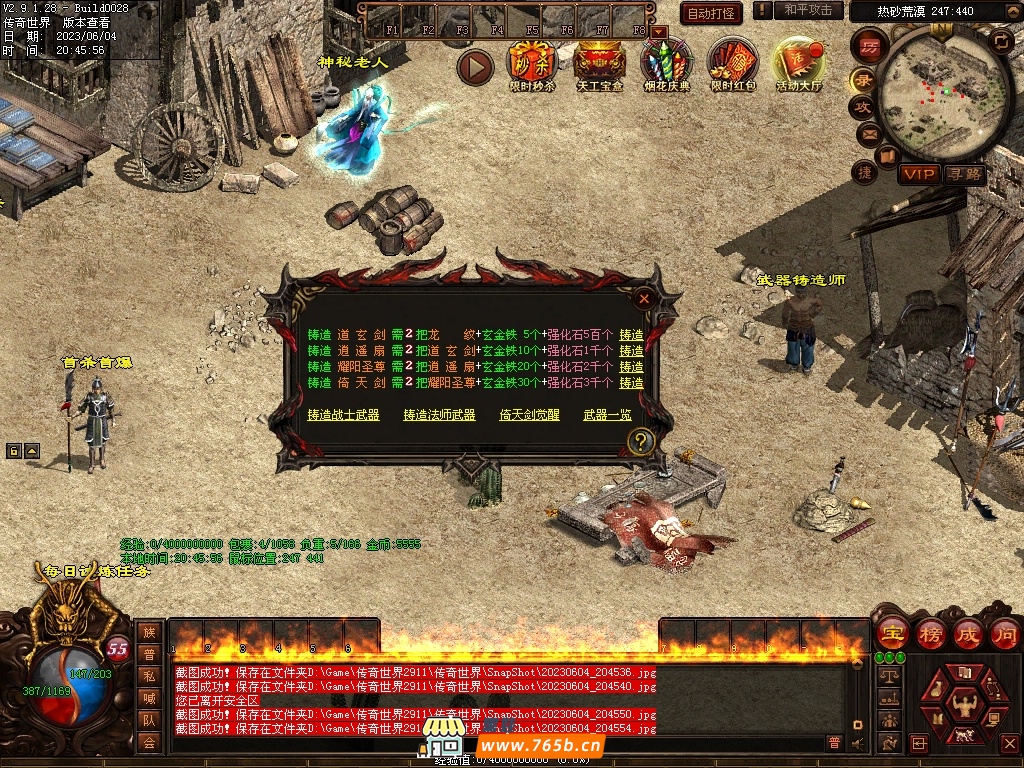Click the VIP button below the minimap

tap(917, 174)
